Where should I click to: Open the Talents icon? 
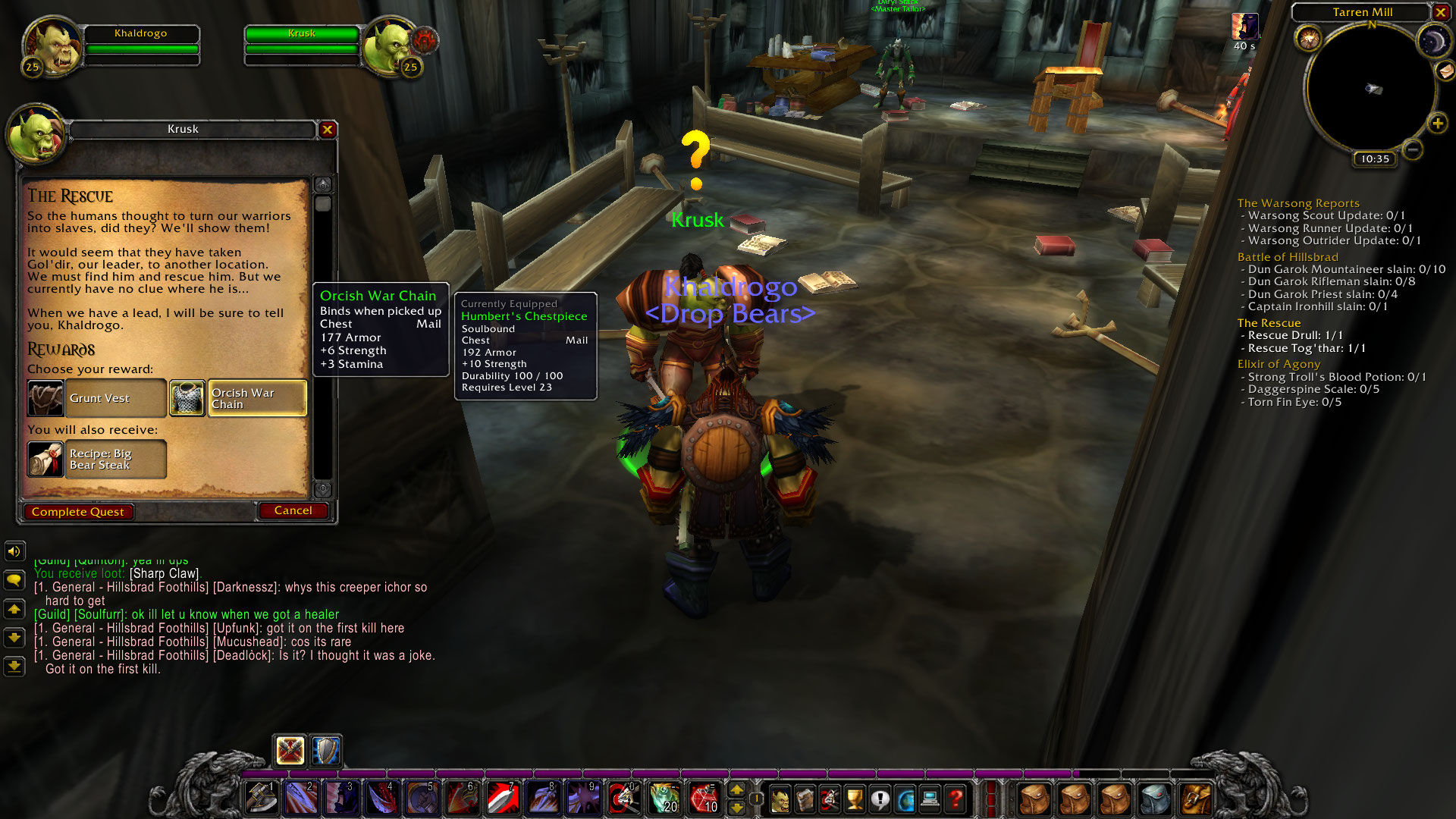point(829,797)
